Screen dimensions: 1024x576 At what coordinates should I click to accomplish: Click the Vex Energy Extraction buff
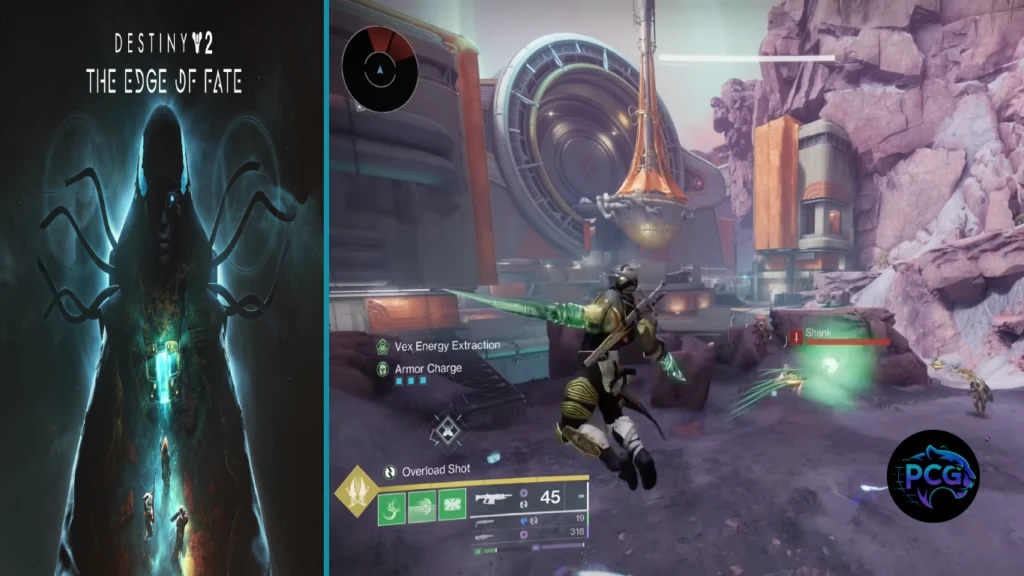(x=382, y=346)
